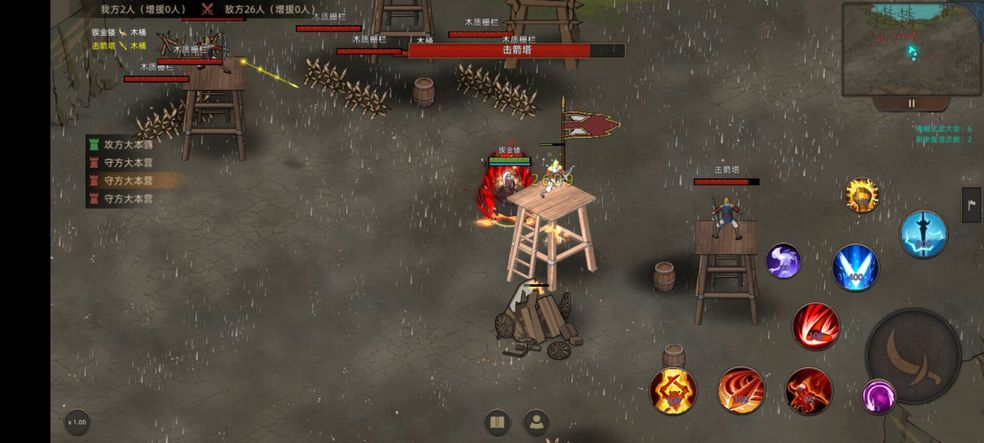Activate the blue sword lightning skill
This screenshot has width=984, height=443.
[x=923, y=234]
